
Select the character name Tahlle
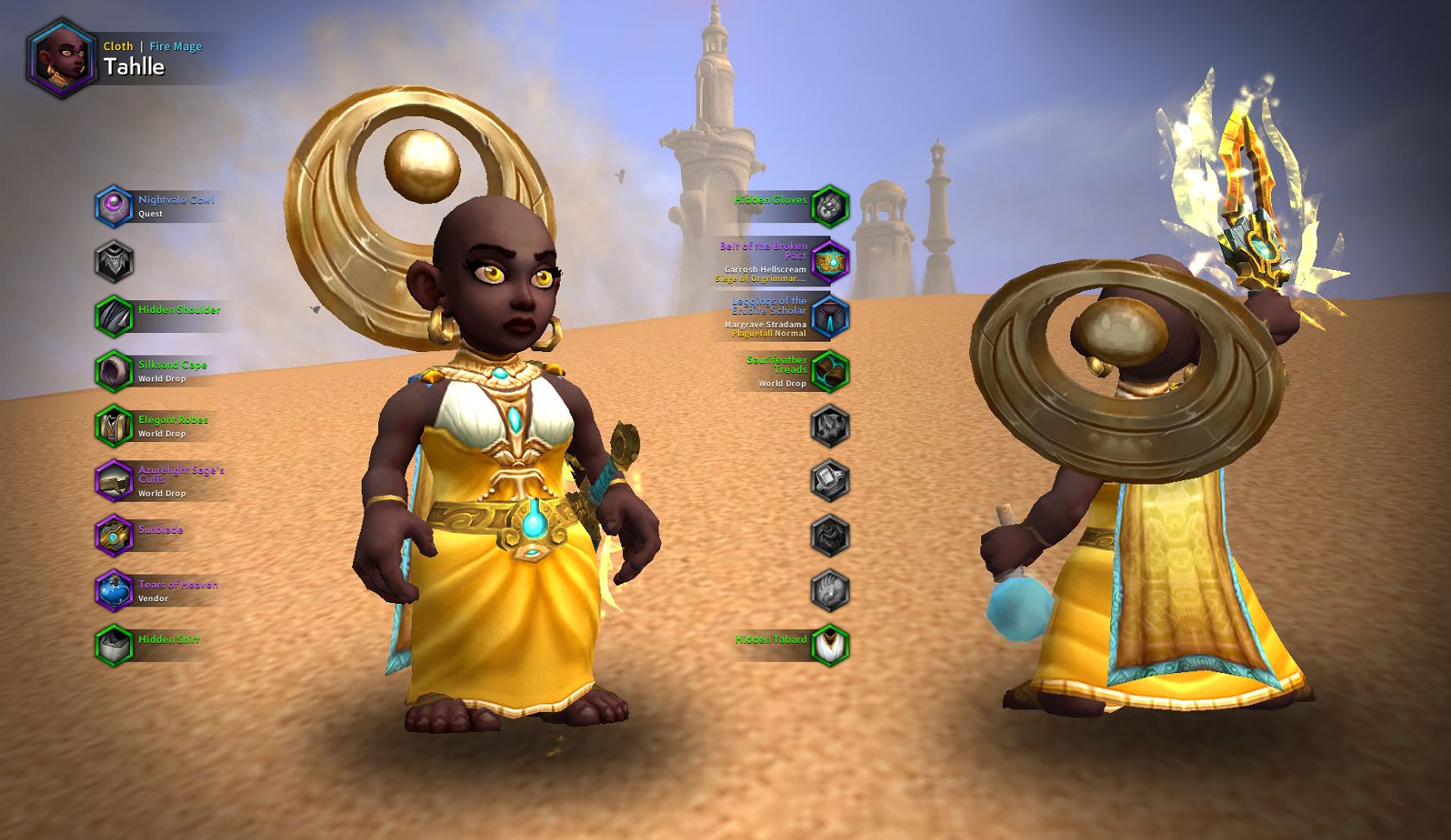134,66
